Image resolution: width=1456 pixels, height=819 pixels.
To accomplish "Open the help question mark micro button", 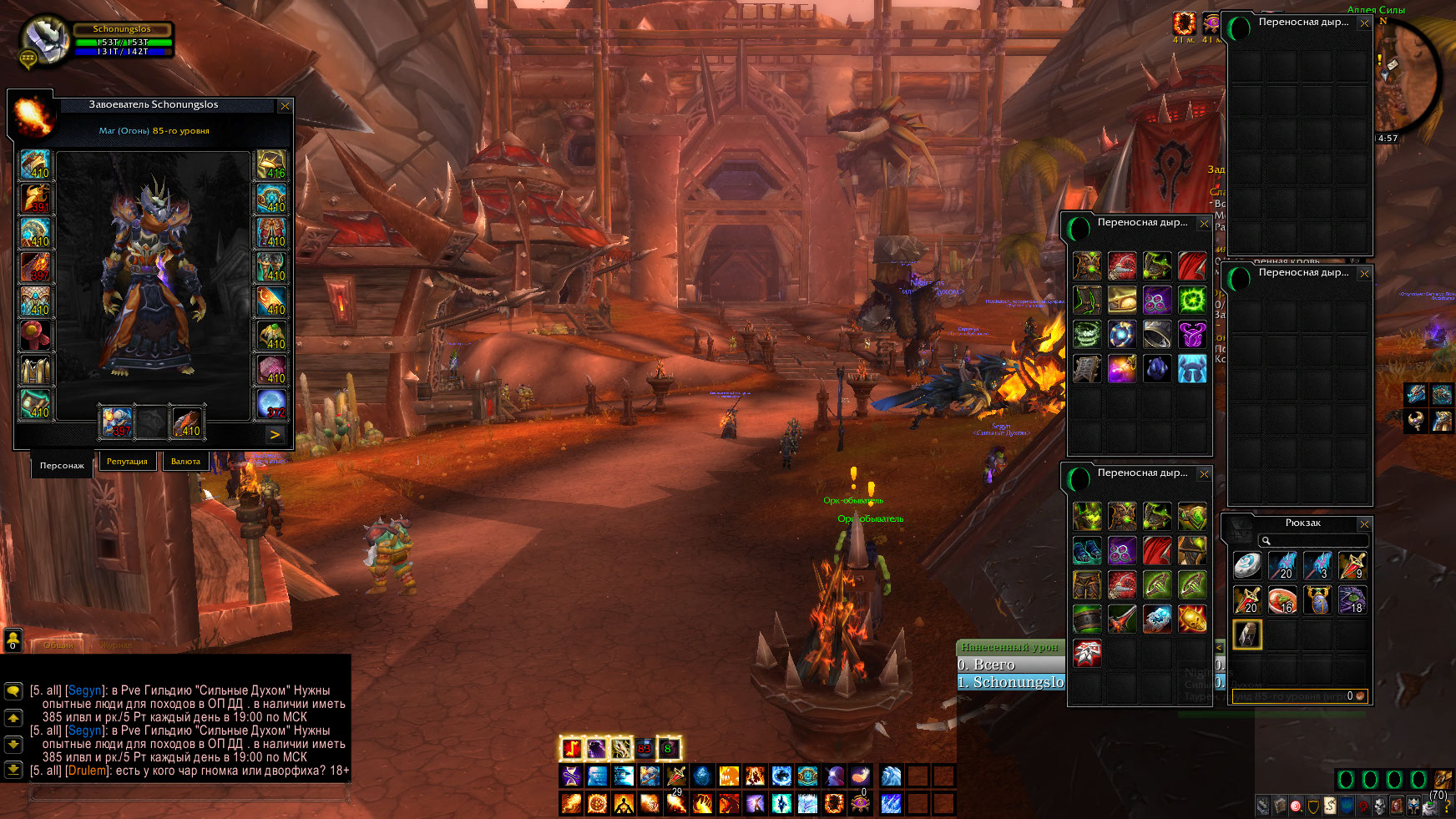I will click(x=1447, y=806).
